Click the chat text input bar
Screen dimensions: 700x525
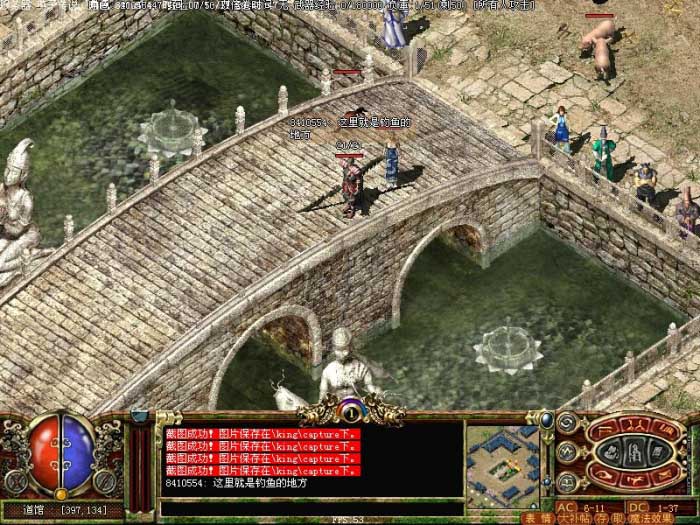tap(310, 508)
